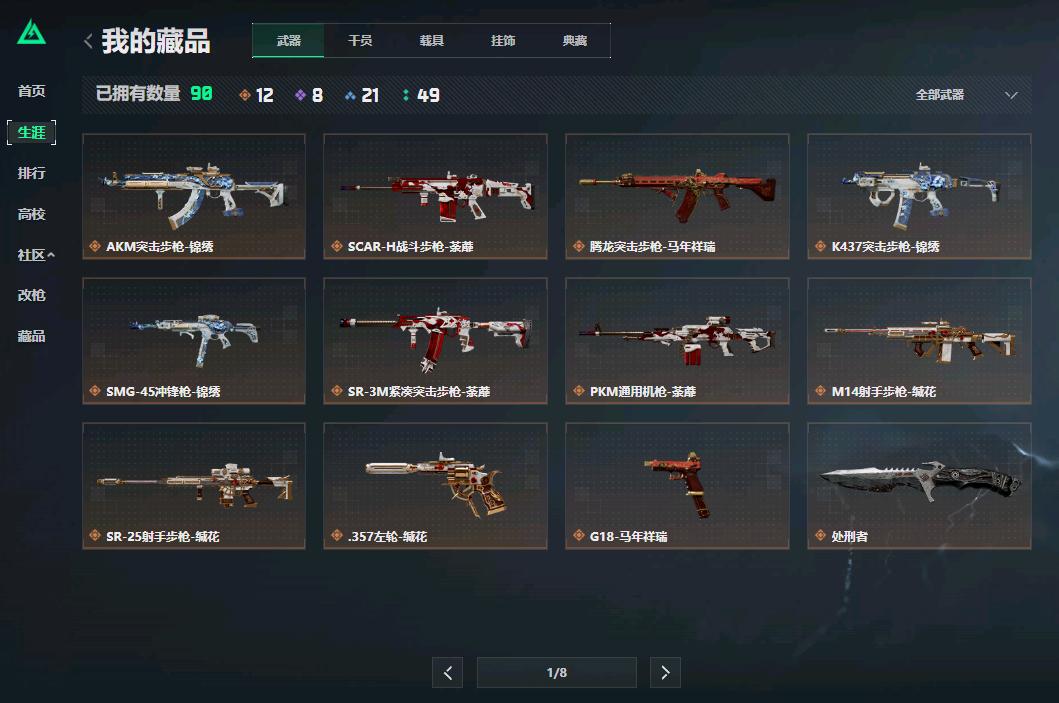The width and height of the screenshot is (1059, 703).
Task: Choose the PKM通用机枪 weapon card
Action: pyautogui.click(x=677, y=341)
